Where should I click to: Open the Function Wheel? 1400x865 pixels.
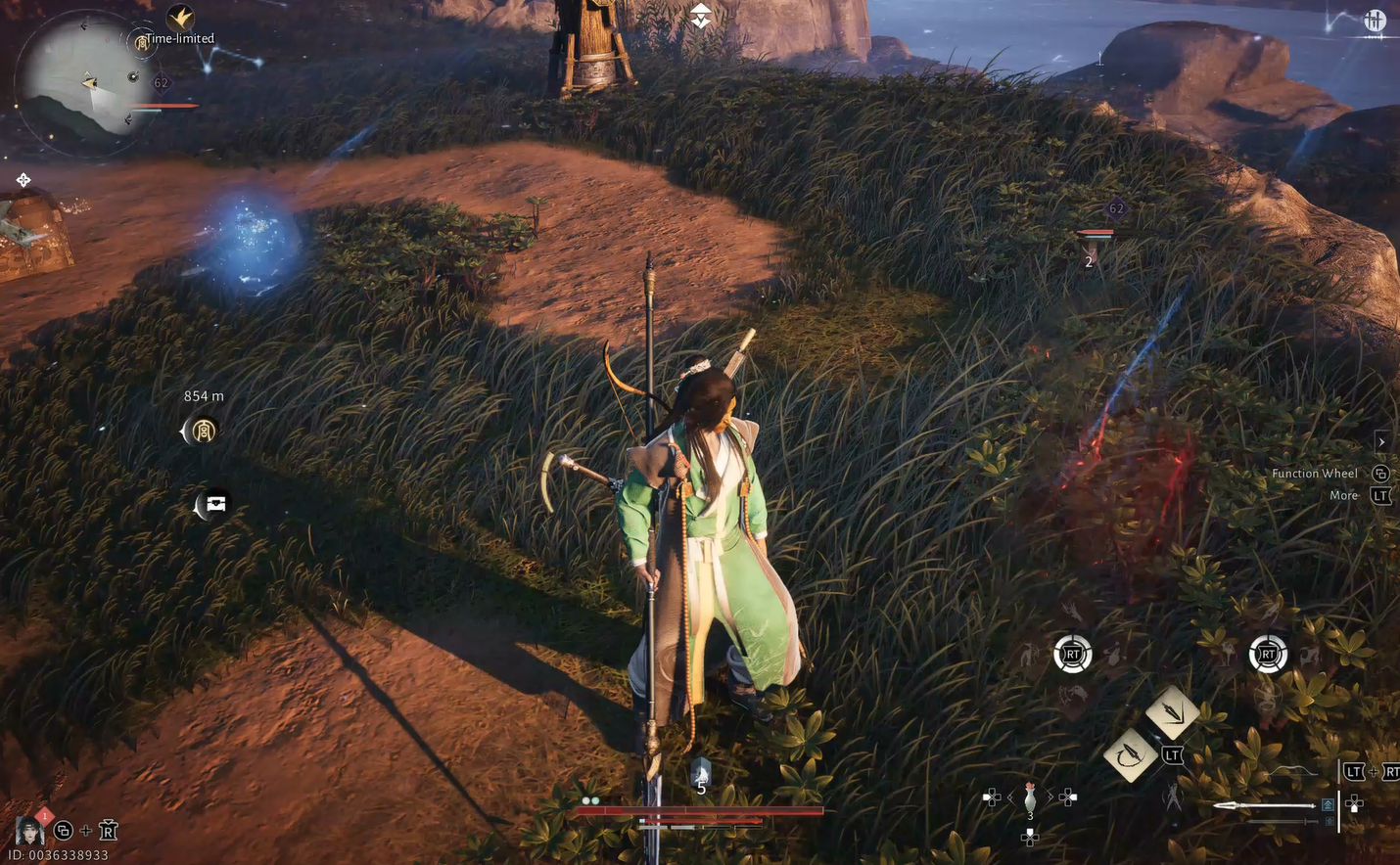pyautogui.click(x=1379, y=473)
